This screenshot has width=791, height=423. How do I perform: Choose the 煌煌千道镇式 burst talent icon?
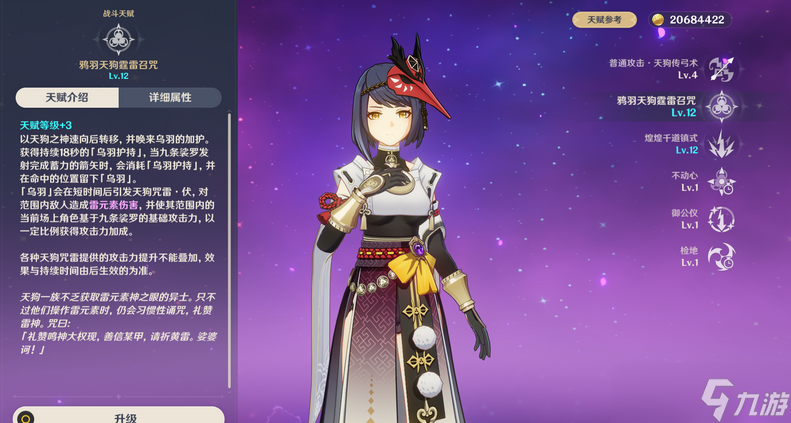click(x=721, y=144)
